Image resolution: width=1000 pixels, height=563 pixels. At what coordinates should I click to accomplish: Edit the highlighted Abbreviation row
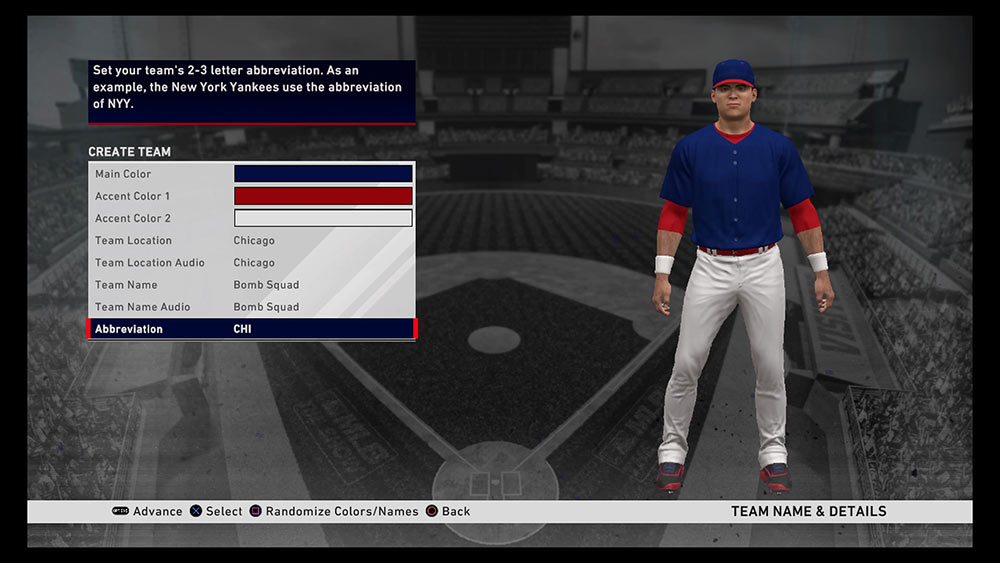point(252,329)
